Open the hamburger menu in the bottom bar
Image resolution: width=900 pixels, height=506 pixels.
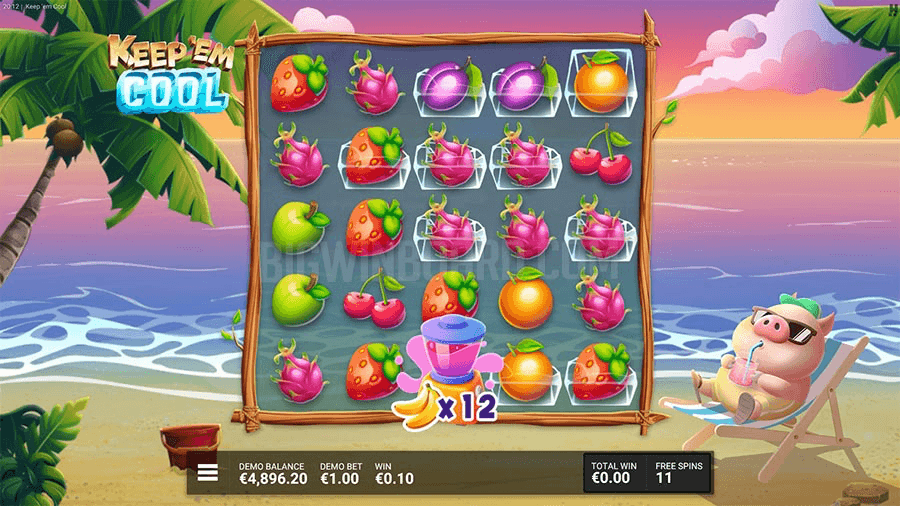[x=208, y=473]
